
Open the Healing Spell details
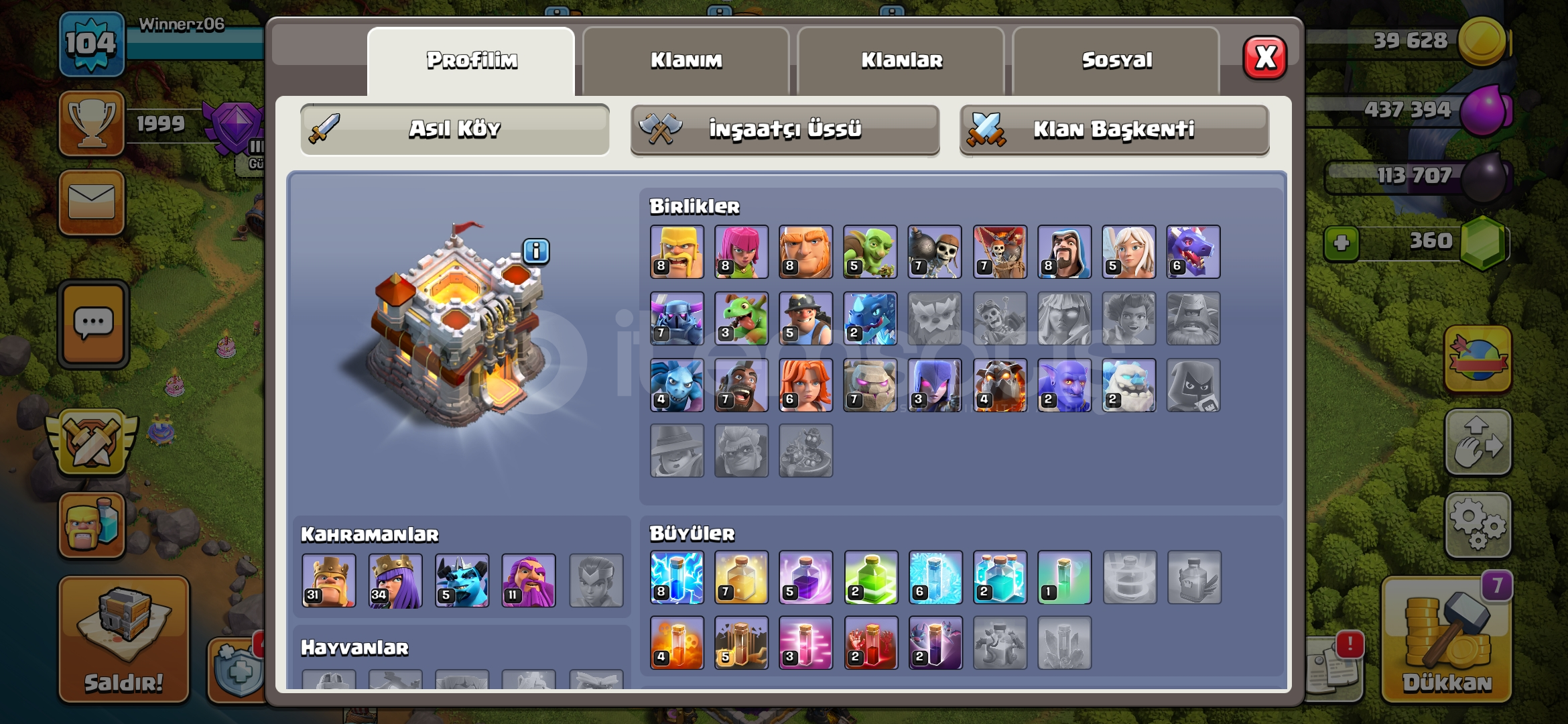tap(742, 578)
